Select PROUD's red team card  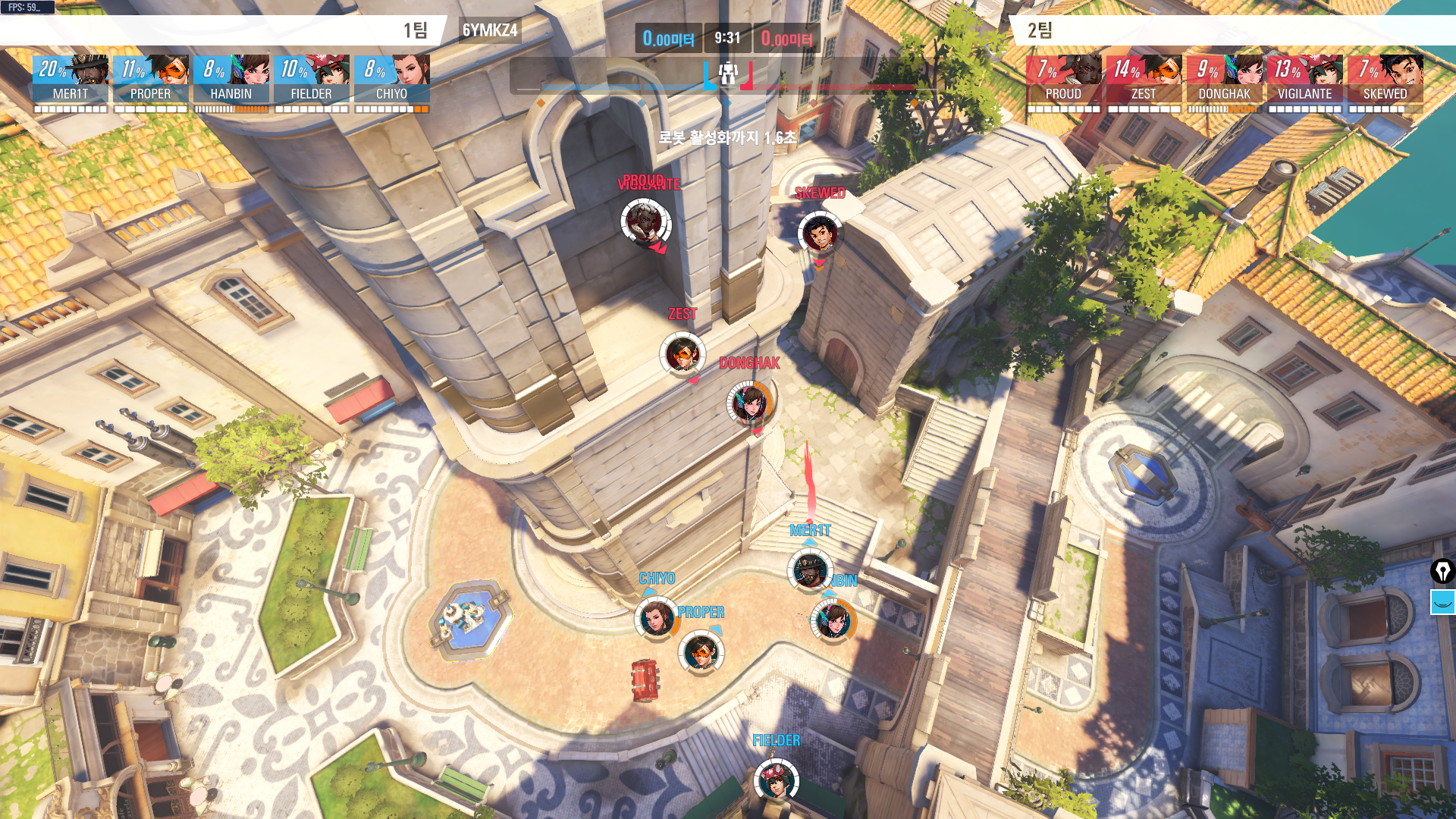[1063, 79]
